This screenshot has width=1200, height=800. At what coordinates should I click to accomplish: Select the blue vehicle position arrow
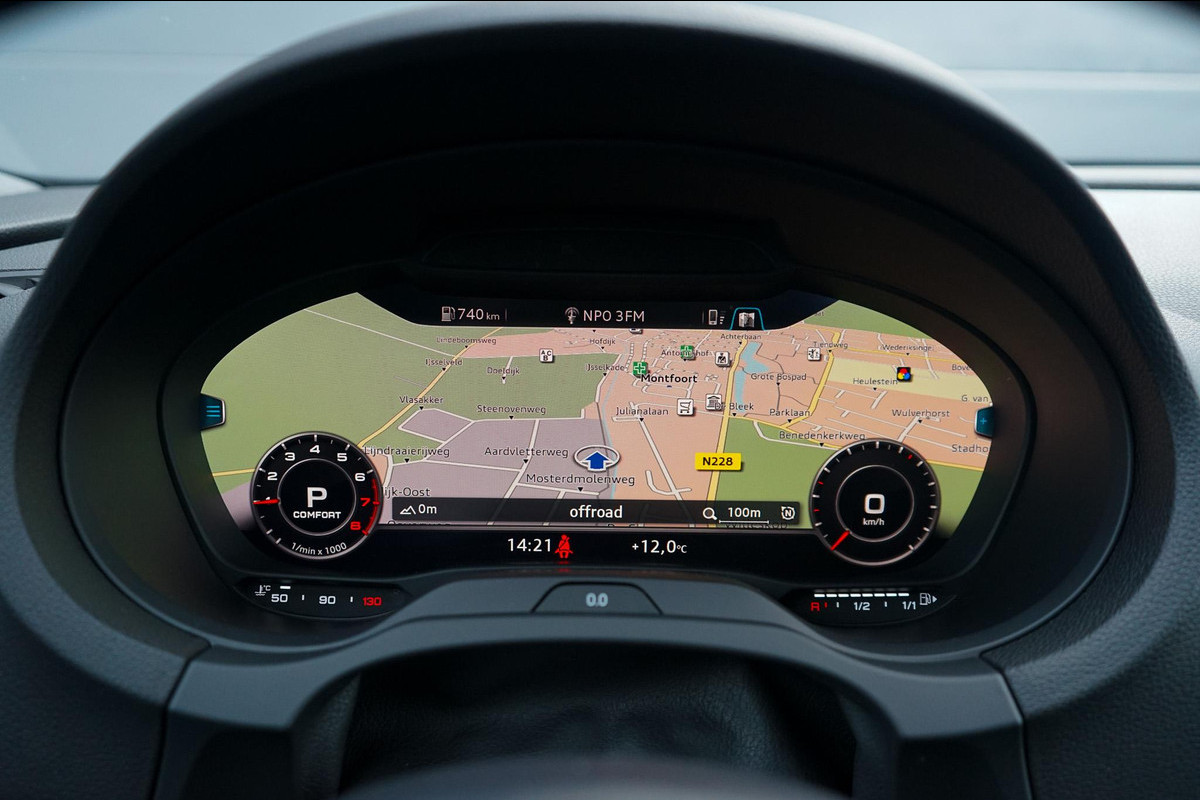[596, 459]
